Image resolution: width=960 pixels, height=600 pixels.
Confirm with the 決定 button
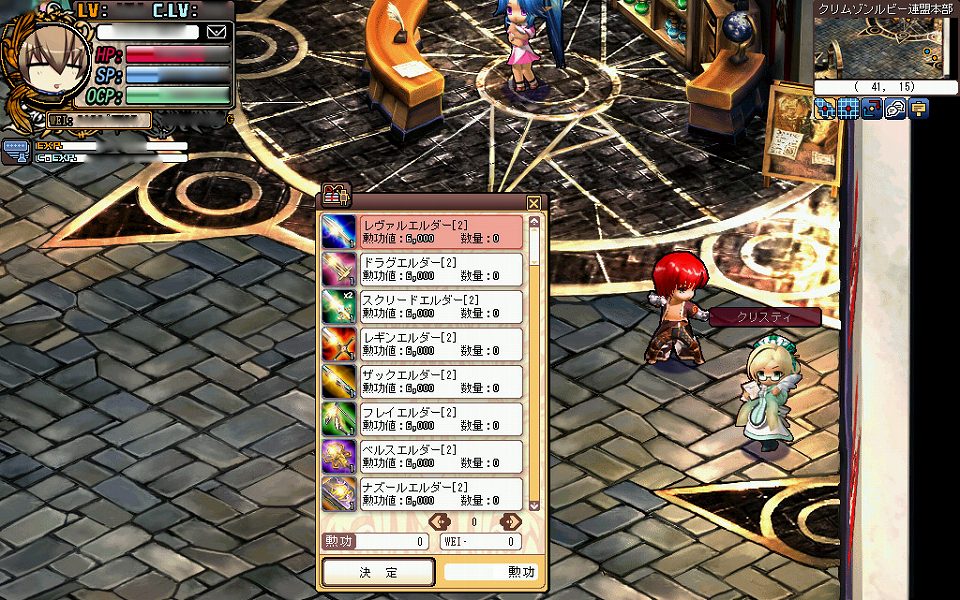[x=378, y=572]
